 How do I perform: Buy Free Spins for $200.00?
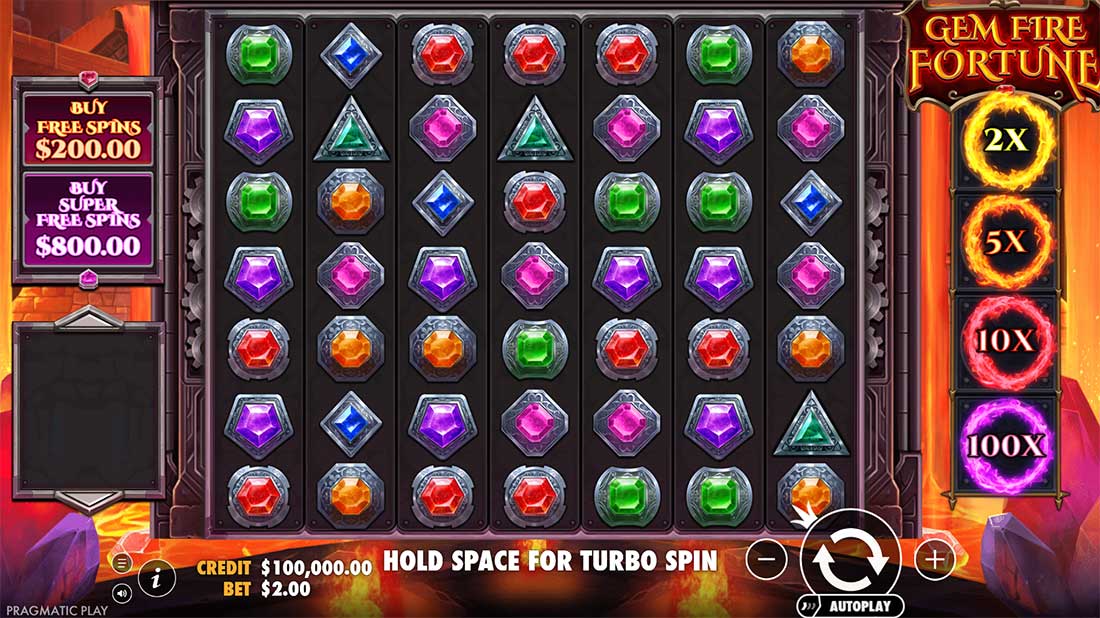pos(88,128)
